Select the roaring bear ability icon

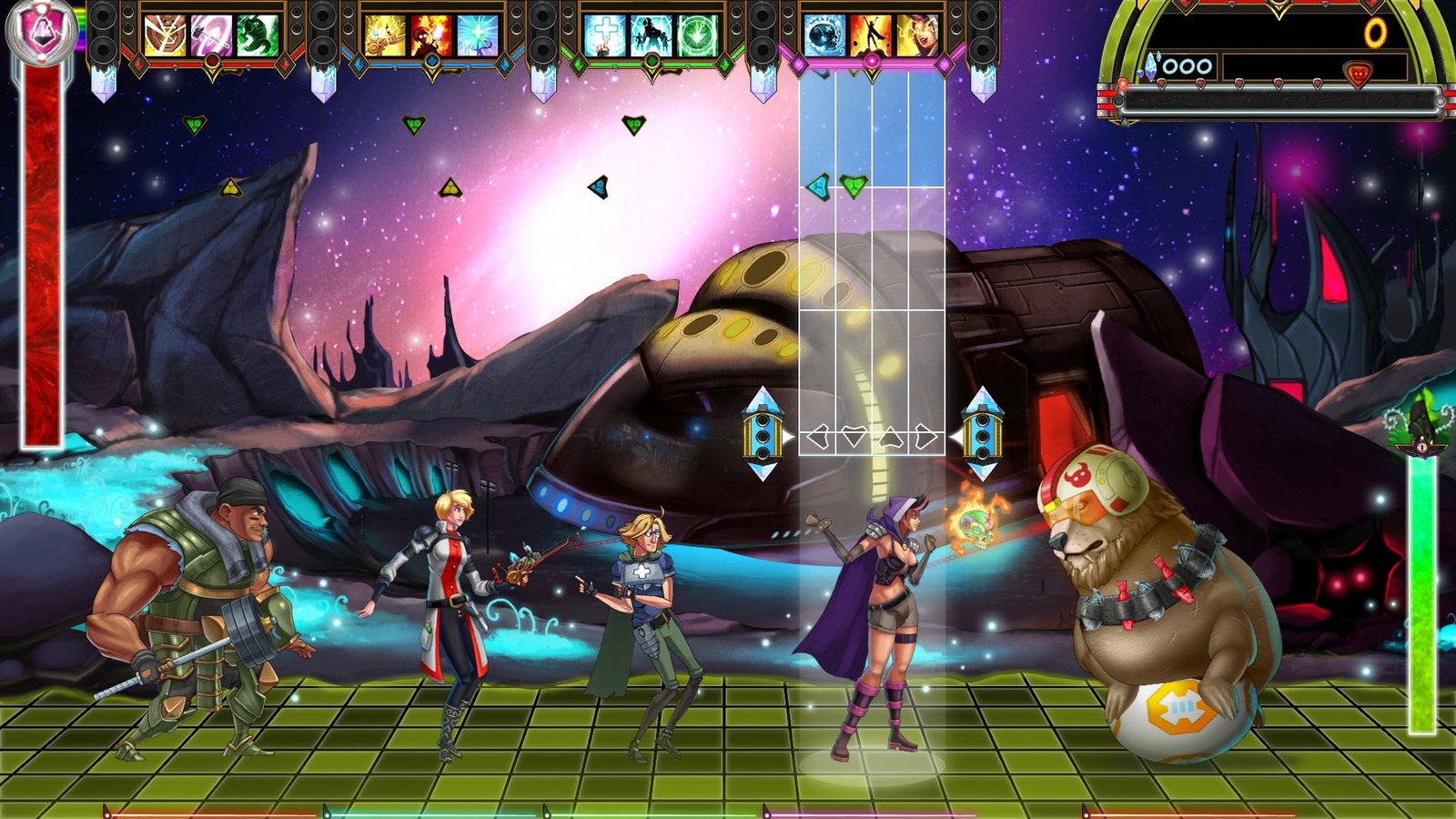[165, 35]
